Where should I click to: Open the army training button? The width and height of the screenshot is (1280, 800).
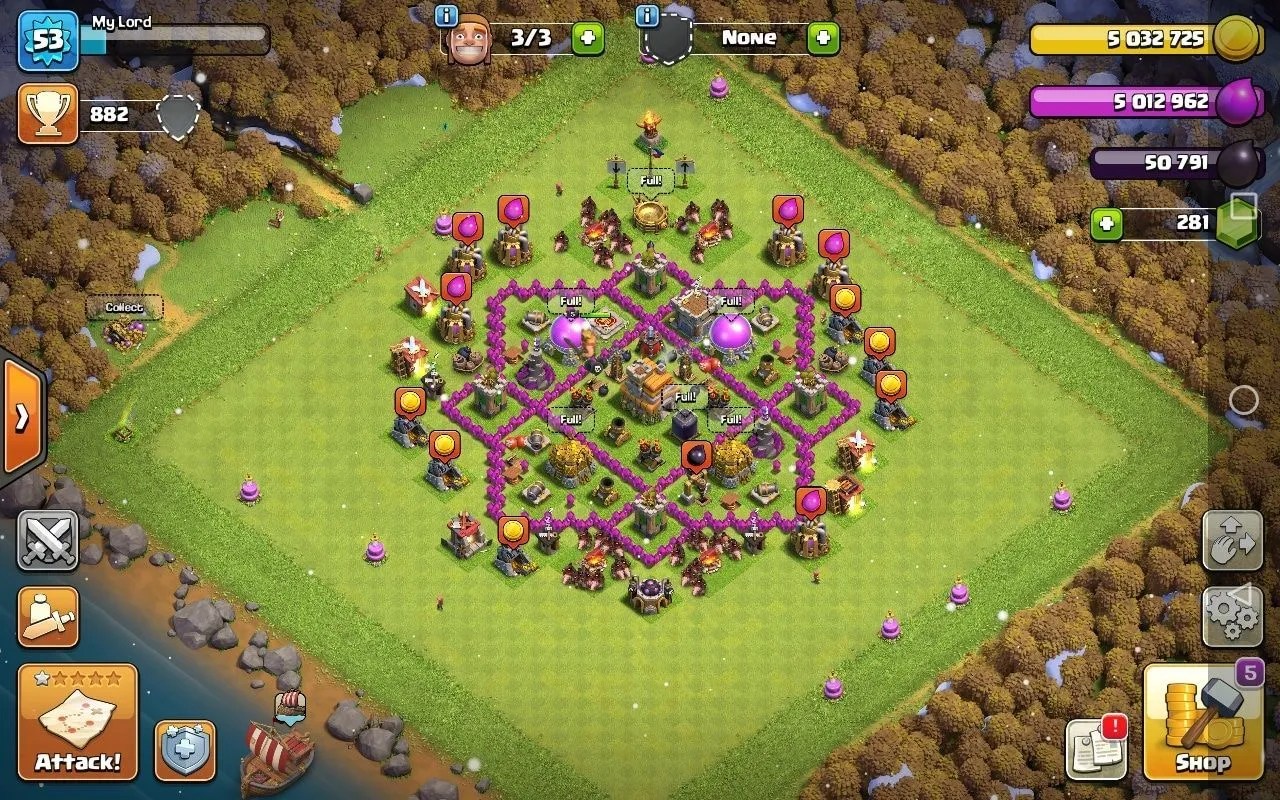[47, 617]
